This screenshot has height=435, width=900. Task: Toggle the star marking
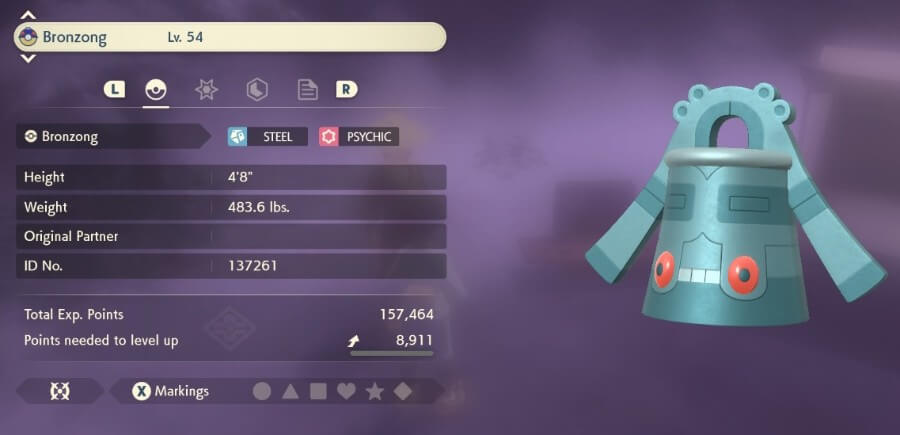click(x=374, y=391)
